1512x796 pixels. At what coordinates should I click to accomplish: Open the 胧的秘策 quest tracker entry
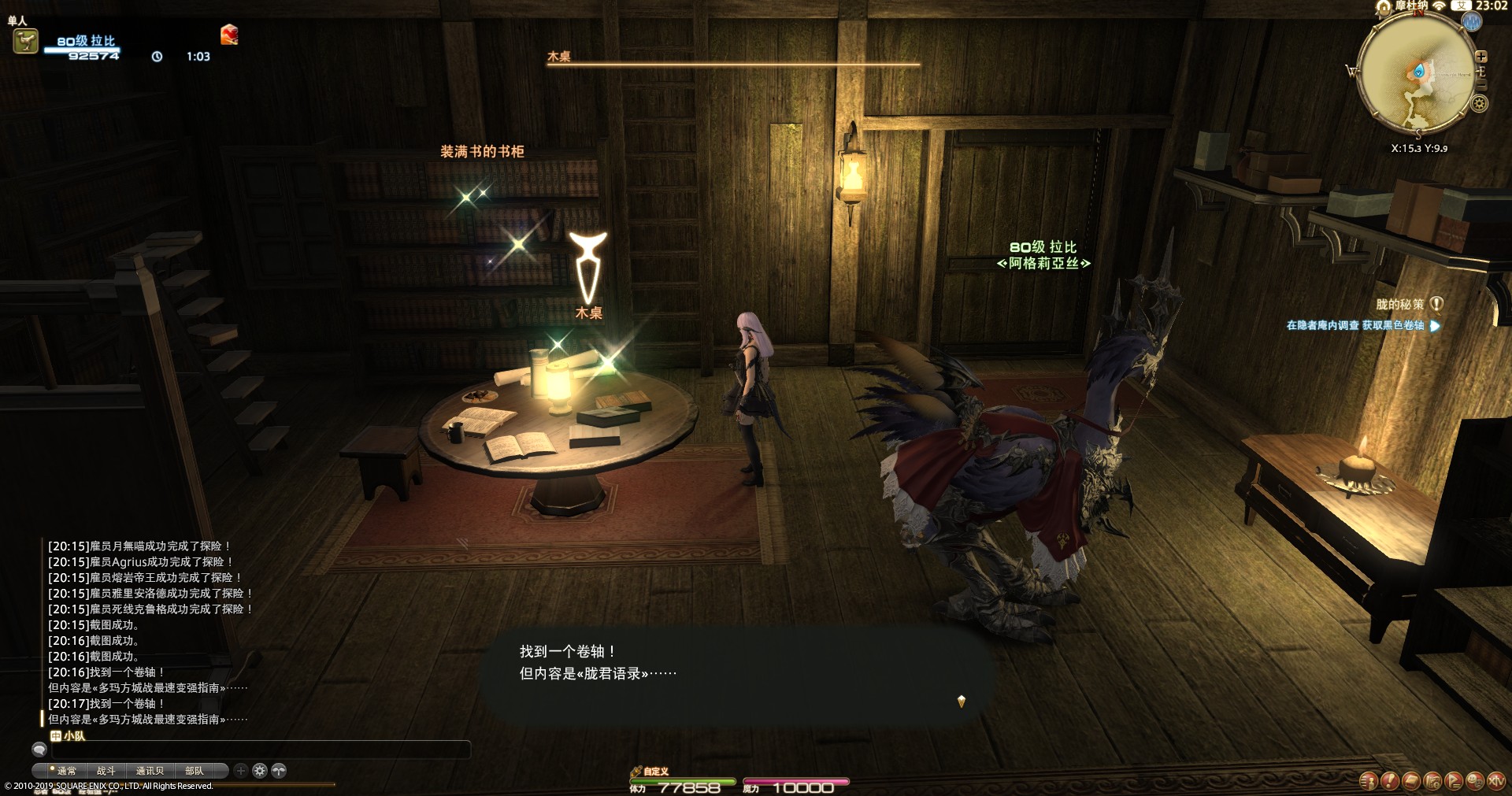click(1400, 305)
